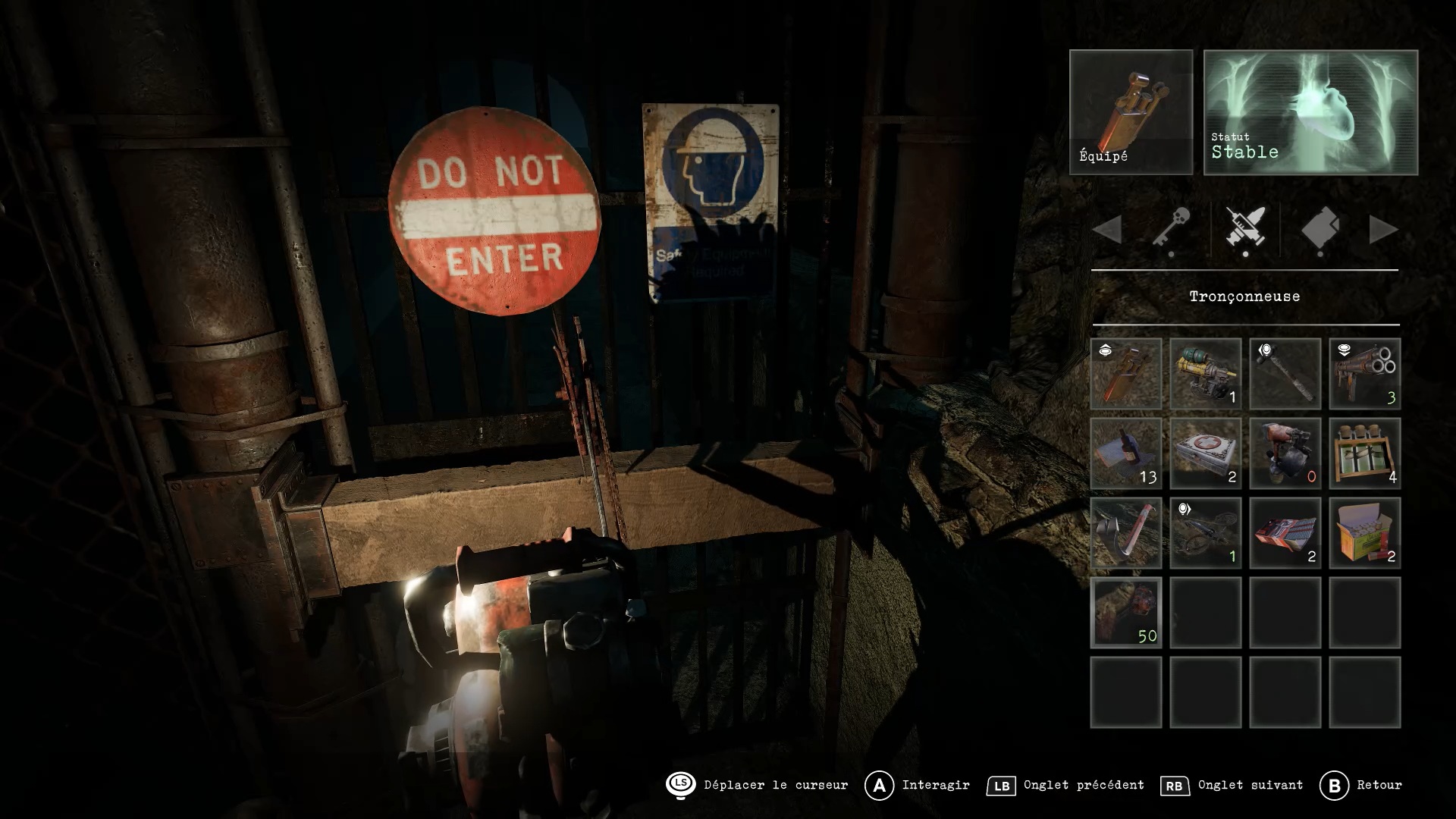Screen dimensions: 1456x819
Task: Select the bottle and cloth stack of 13
Action: coord(1126,453)
